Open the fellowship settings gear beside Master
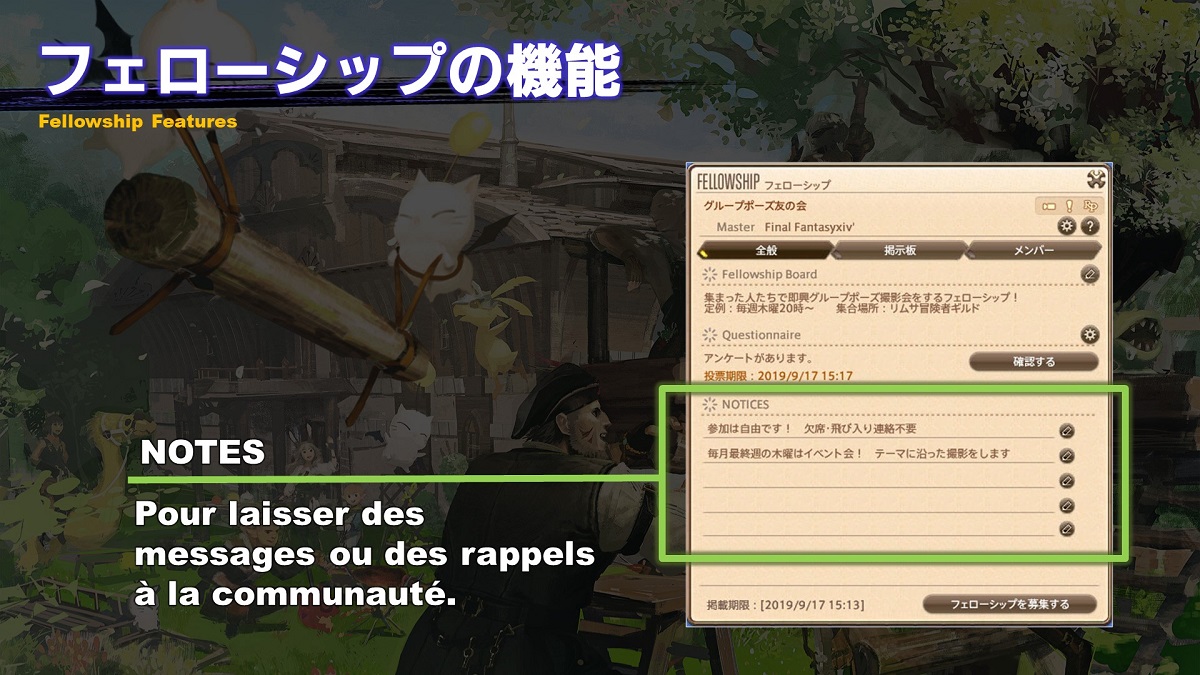Screen dimensions: 1200x675 point(1067,226)
